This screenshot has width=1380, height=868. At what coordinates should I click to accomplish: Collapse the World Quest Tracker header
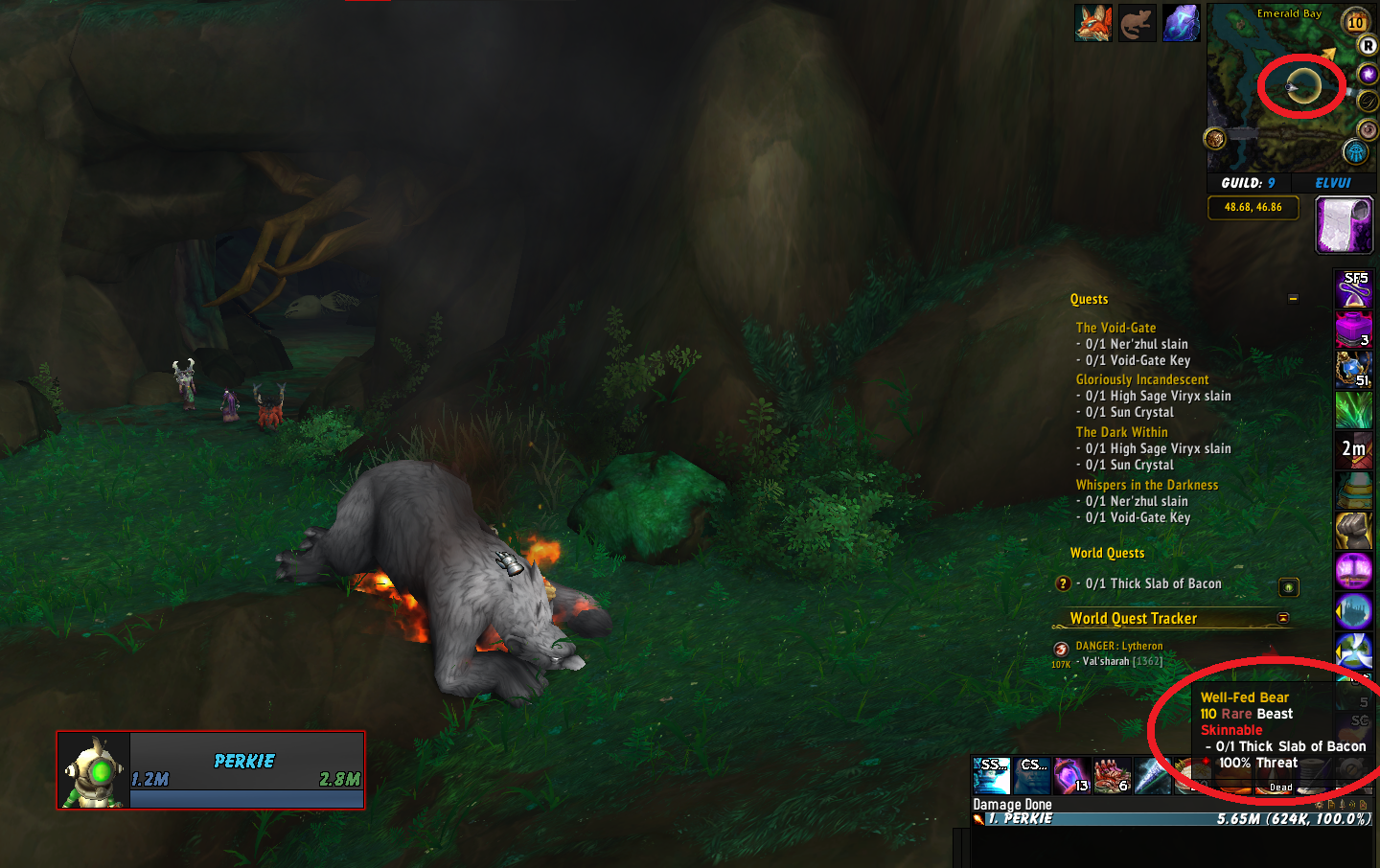point(1283,618)
